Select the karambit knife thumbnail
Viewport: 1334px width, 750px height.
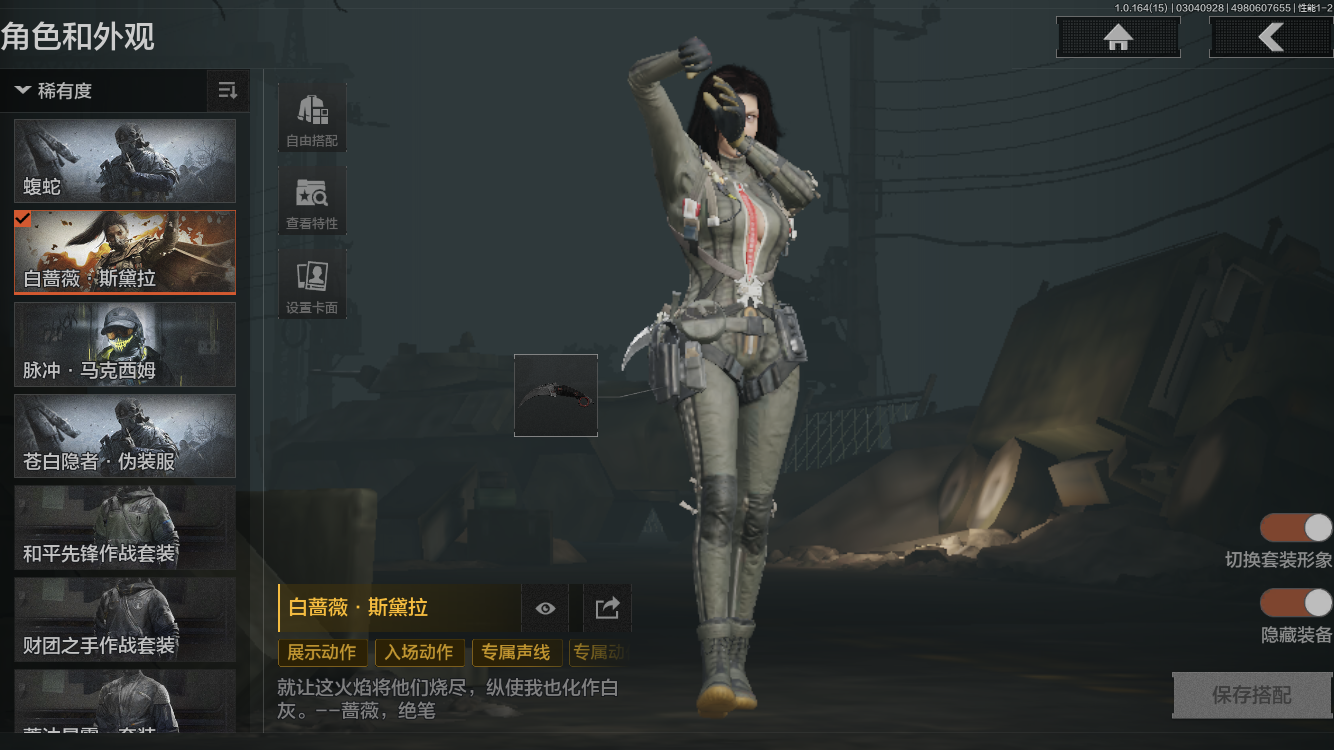[556, 394]
